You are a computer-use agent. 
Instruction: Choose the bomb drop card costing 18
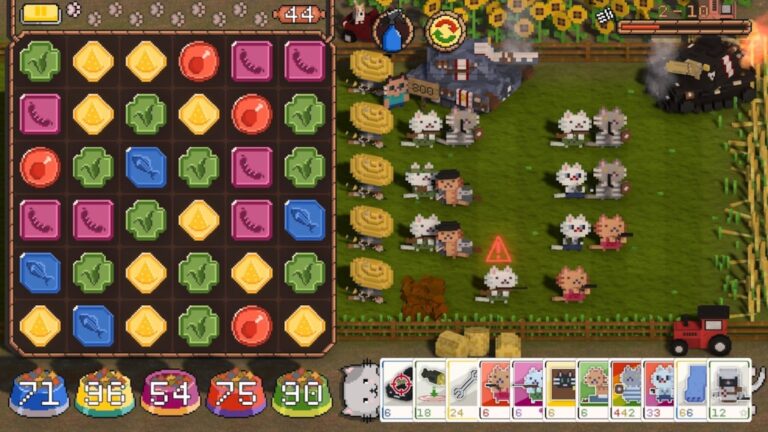(x=430, y=386)
